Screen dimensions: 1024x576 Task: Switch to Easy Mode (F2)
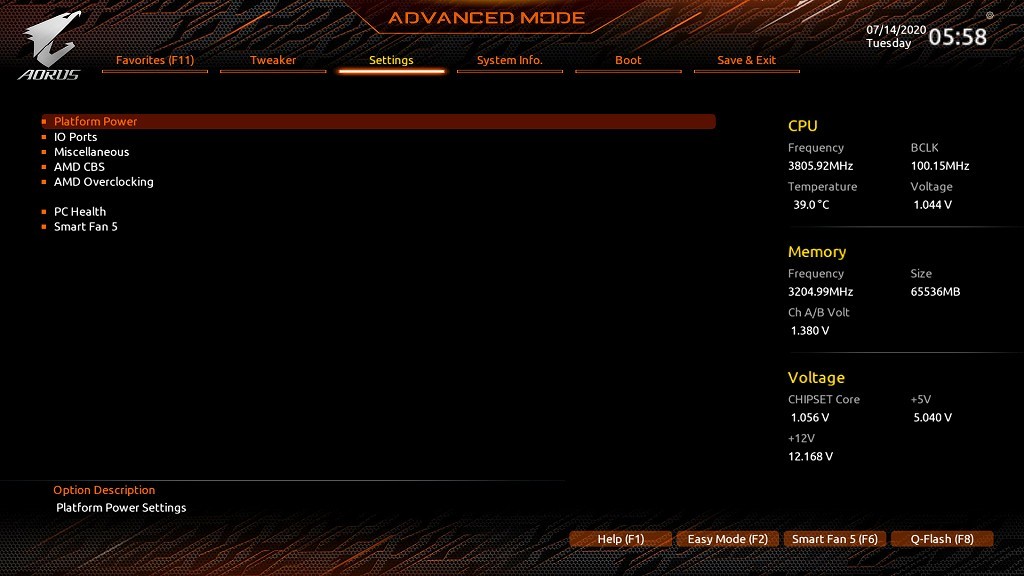727,539
